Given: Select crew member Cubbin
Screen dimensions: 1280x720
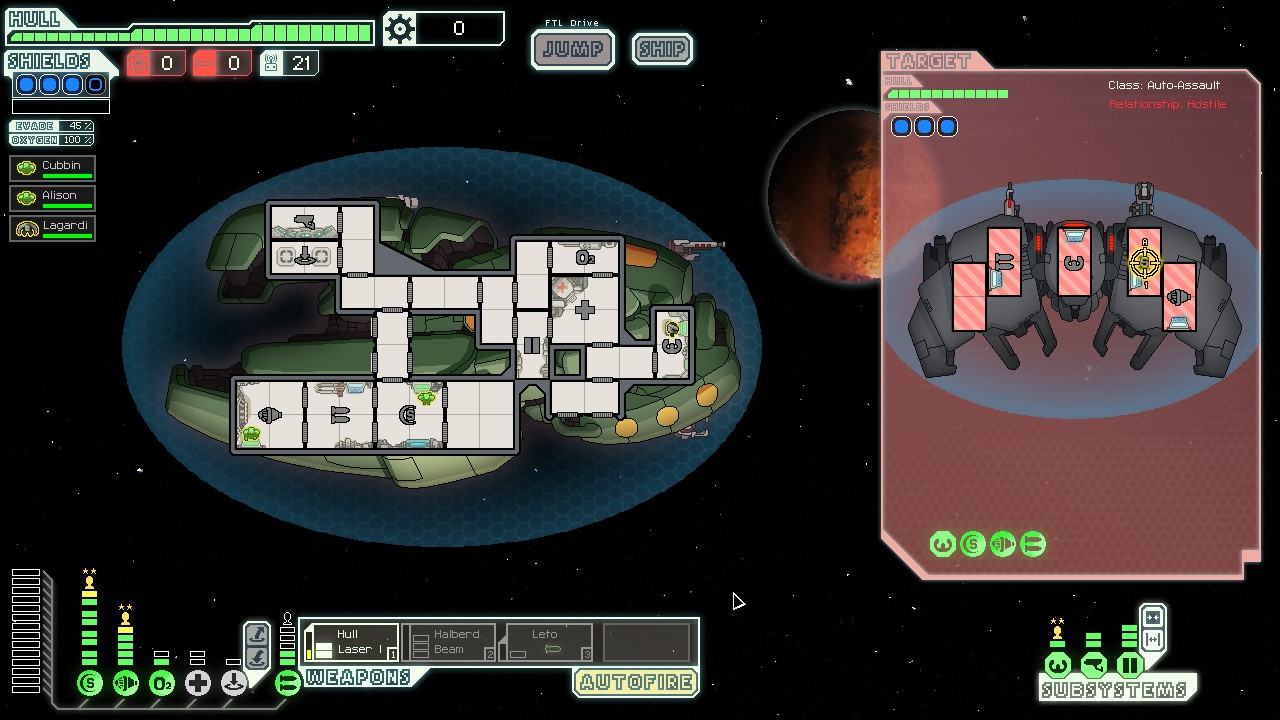Looking at the screenshot, I should click(53, 167).
